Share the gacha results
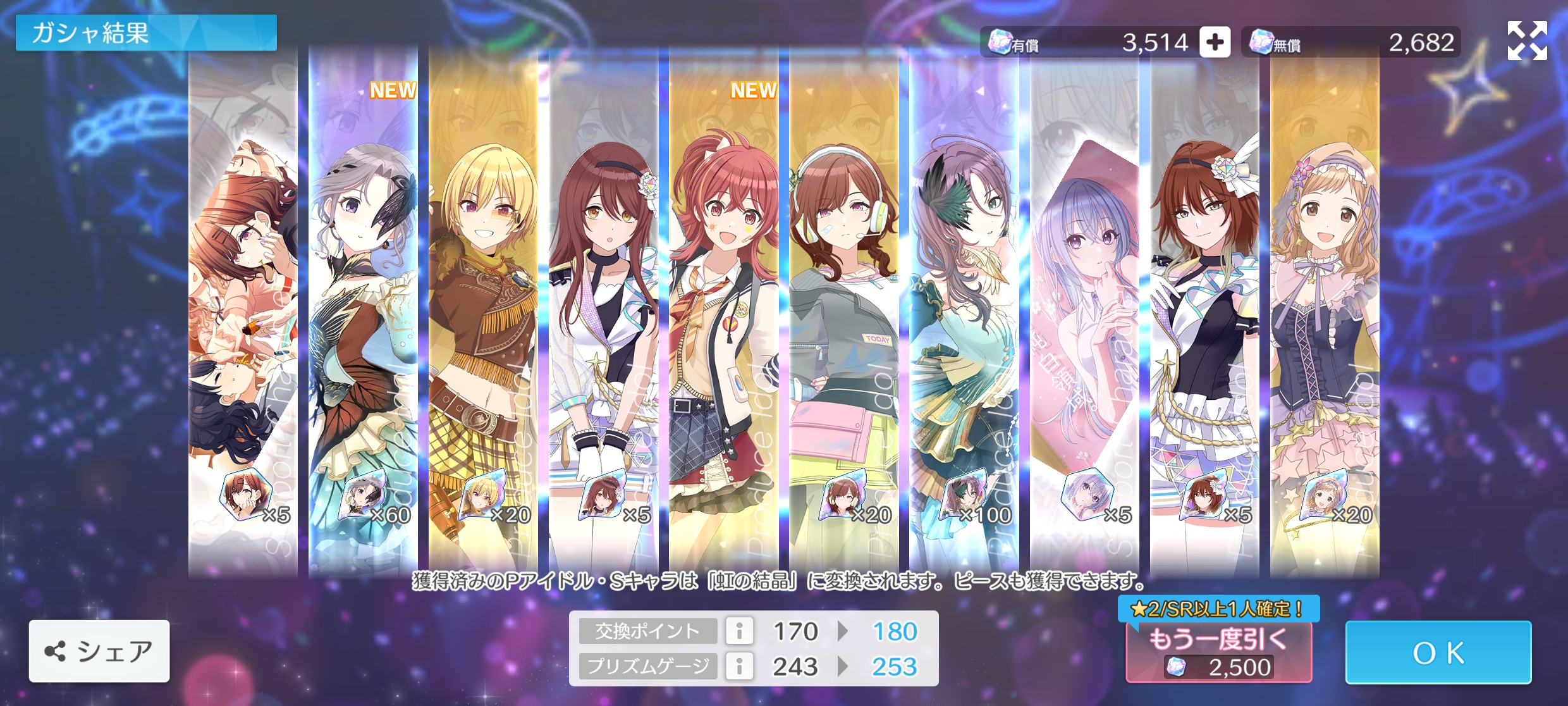Image resolution: width=1568 pixels, height=706 pixels. 99,651
